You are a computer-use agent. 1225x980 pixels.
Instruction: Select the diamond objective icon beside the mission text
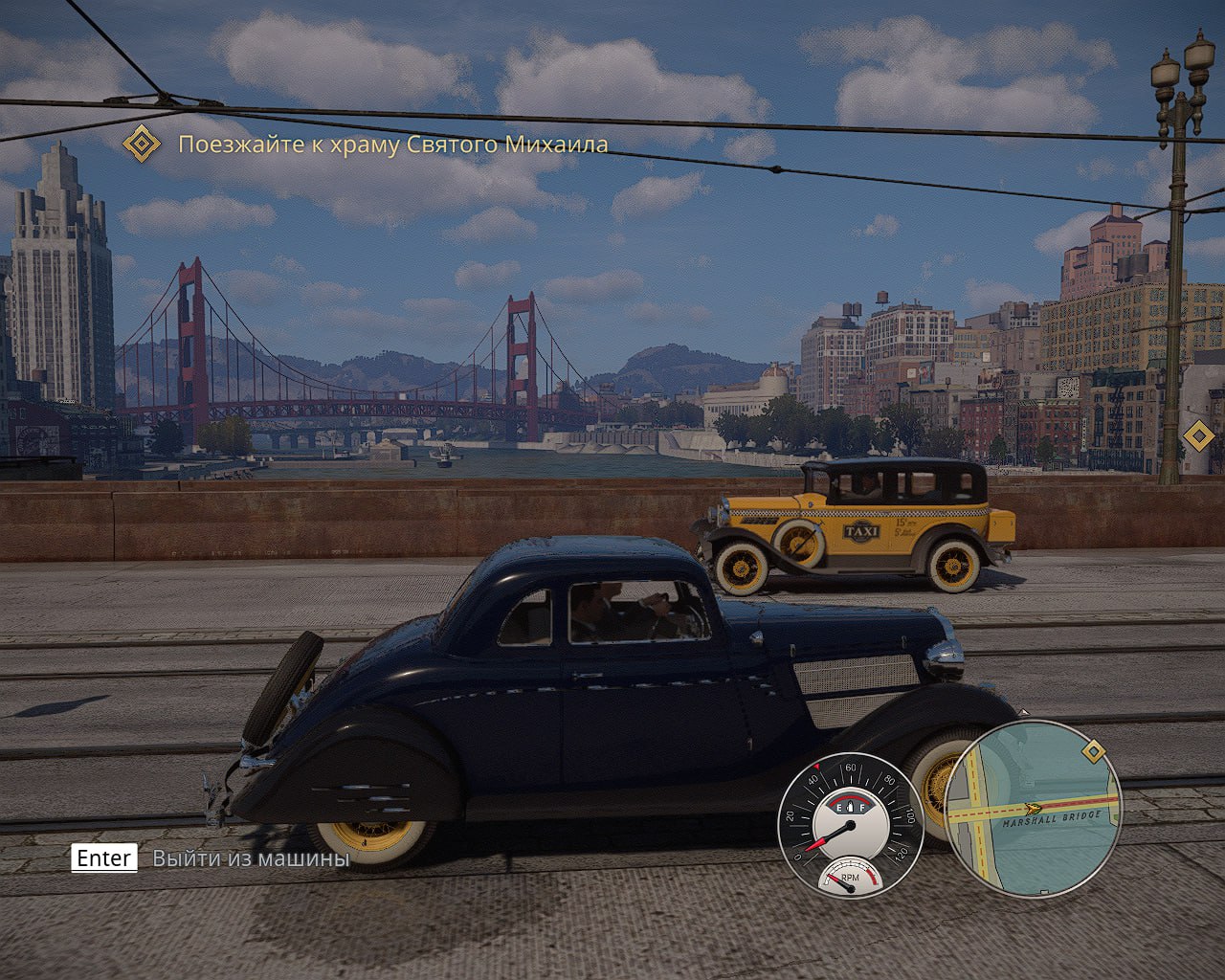click(143, 144)
